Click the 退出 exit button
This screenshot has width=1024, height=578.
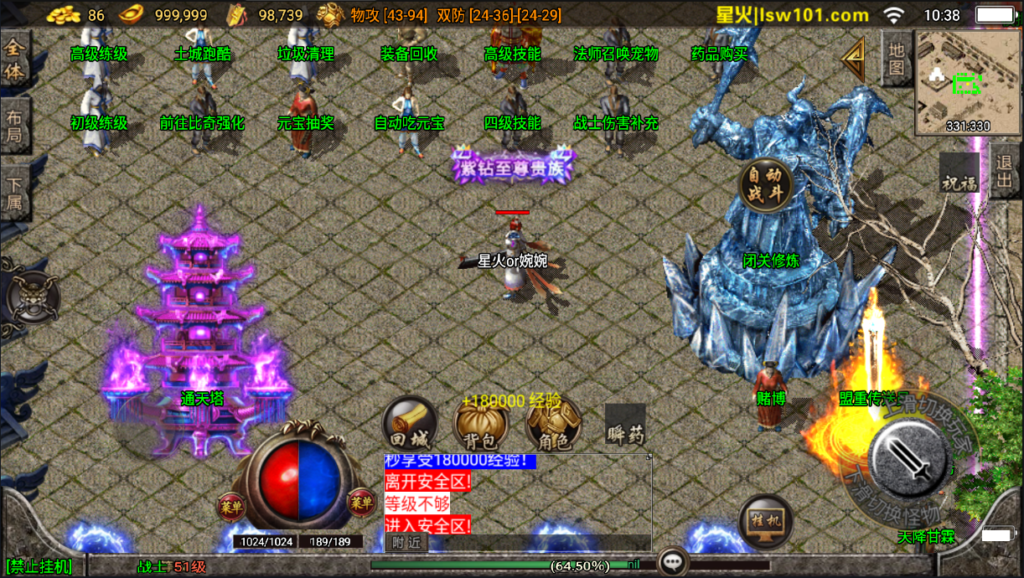coord(1005,171)
